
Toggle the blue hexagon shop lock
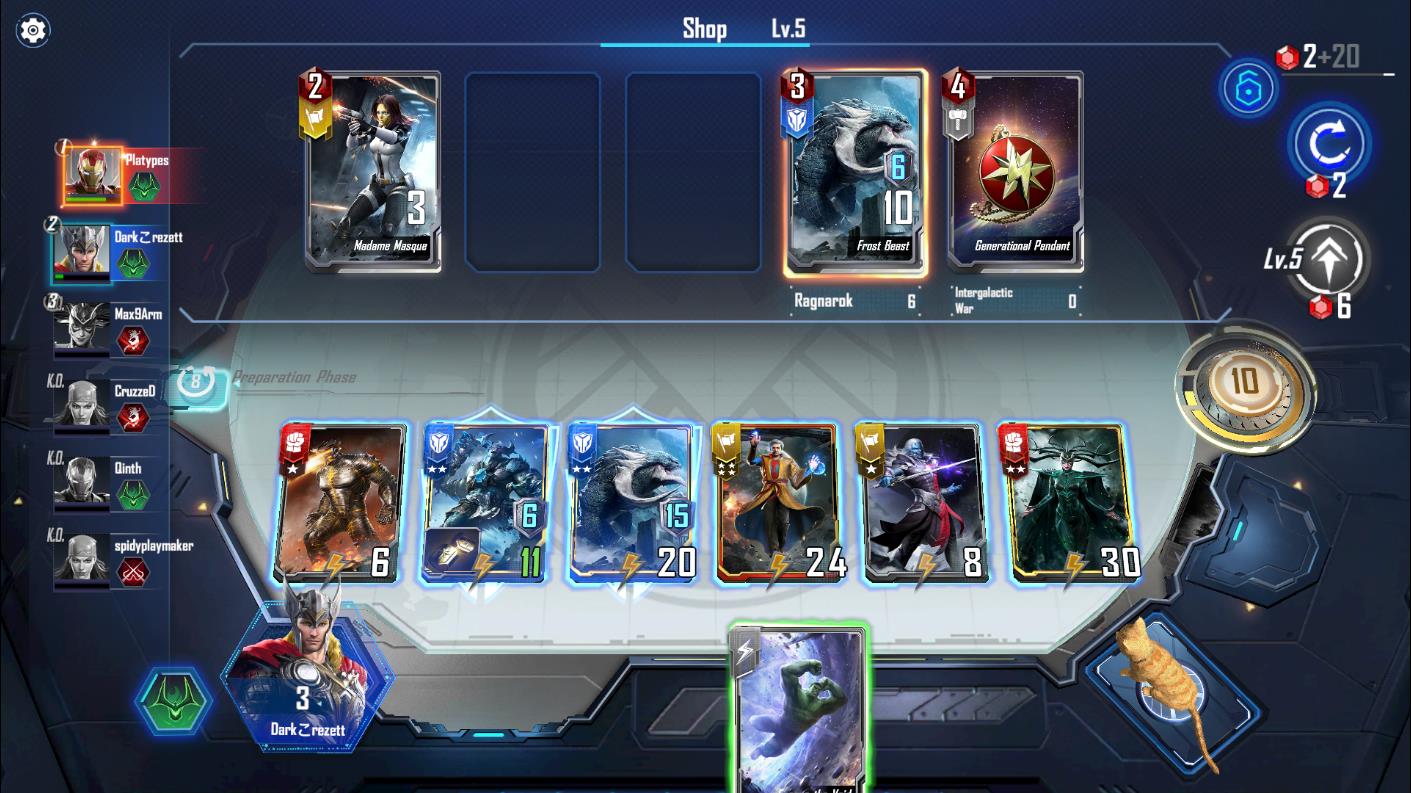pyautogui.click(x=1247, y=88)
